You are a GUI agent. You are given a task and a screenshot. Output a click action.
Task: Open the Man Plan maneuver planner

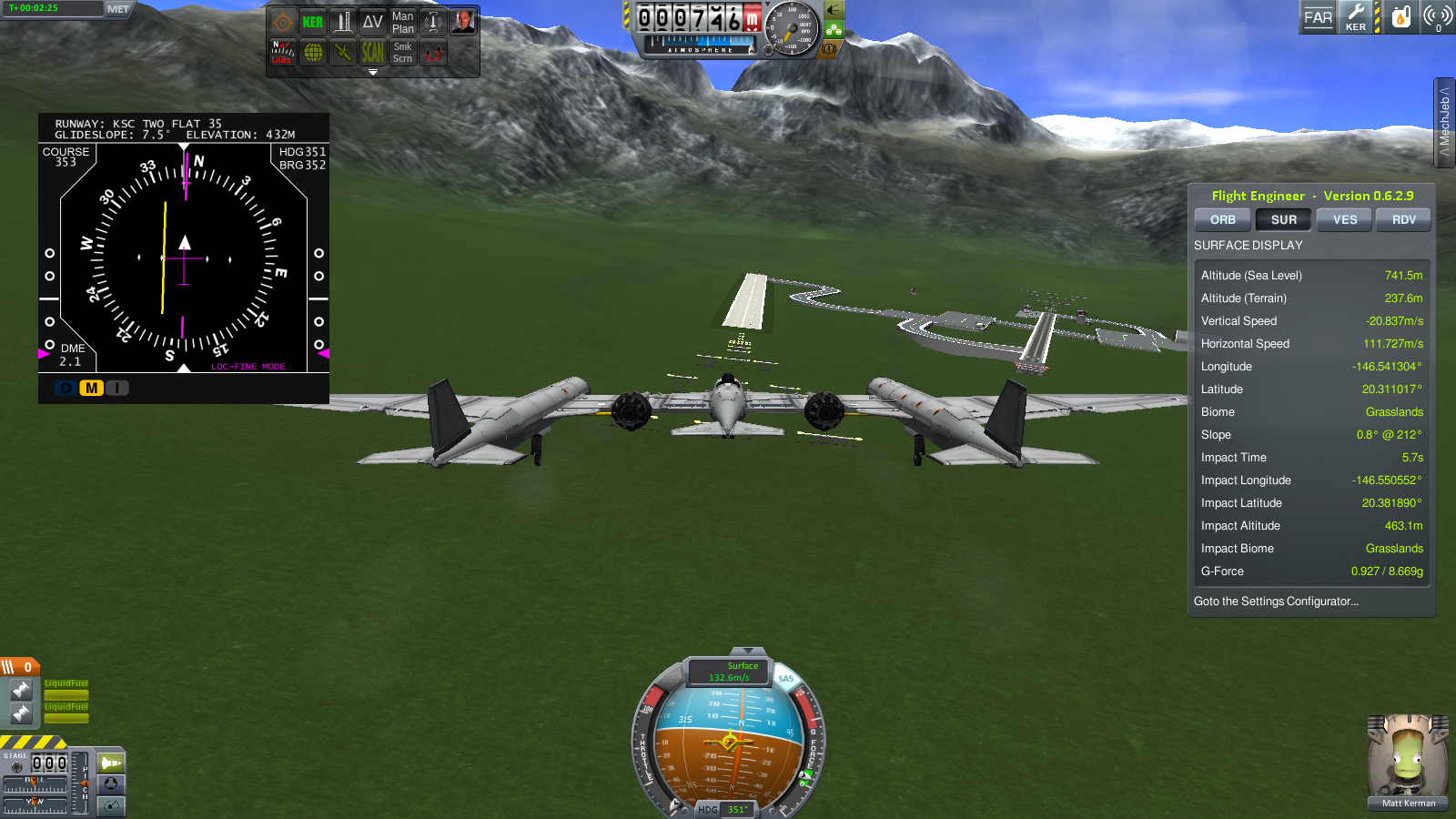click(x=402, y=23)
